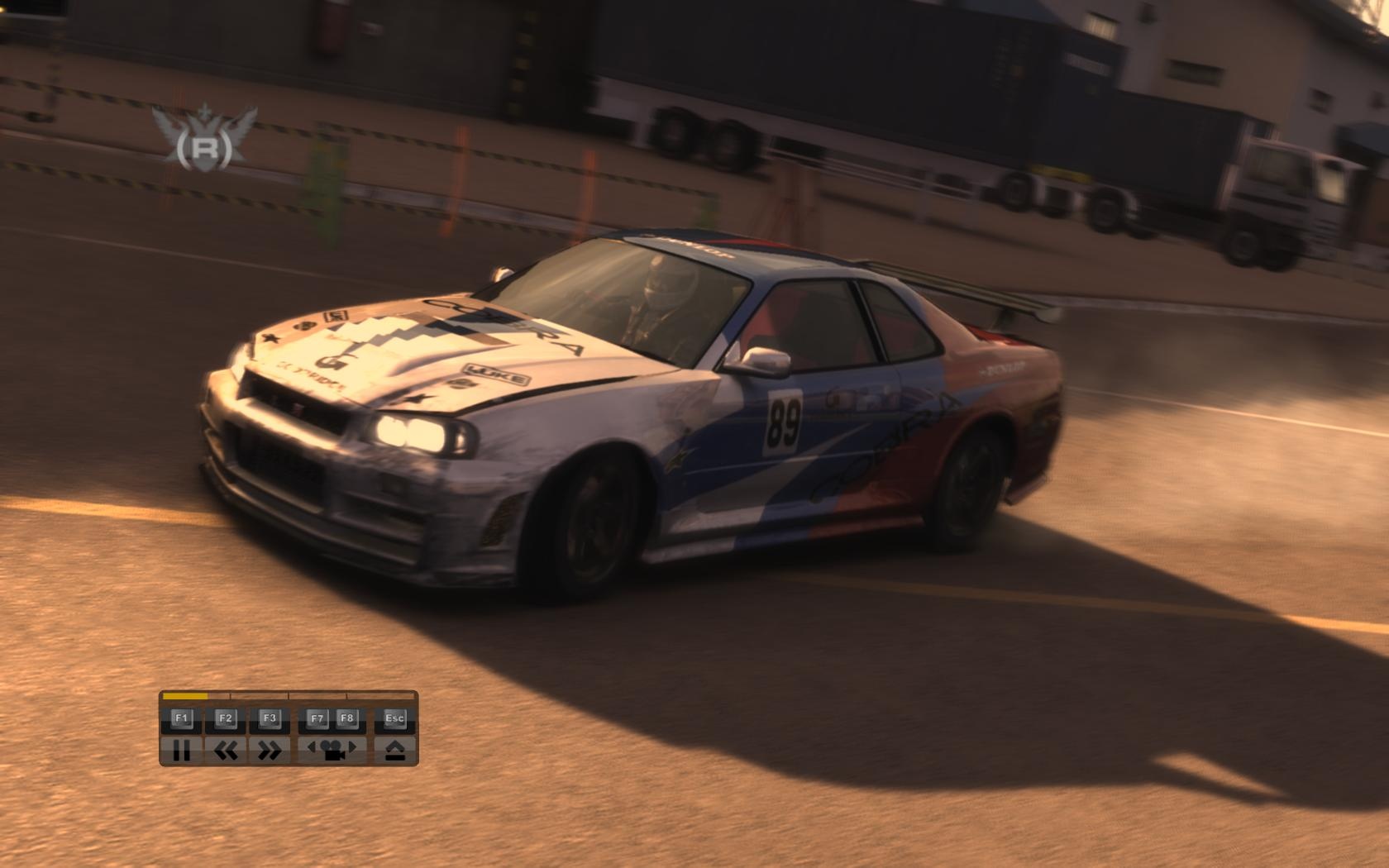Pause the replay playback
The image size is (1389, 868).
[181, 750]
